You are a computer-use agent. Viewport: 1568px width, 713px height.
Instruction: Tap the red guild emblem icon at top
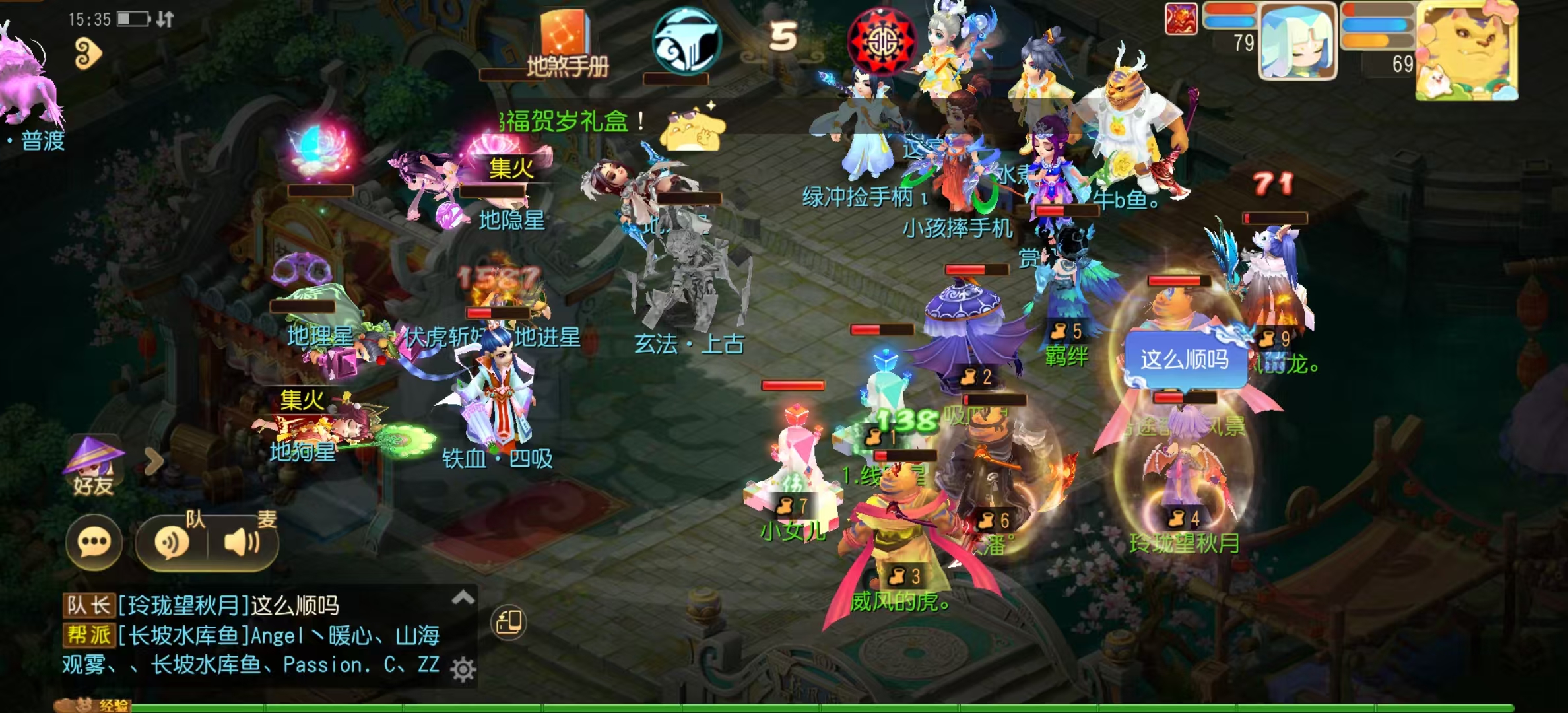click(884, 40)
